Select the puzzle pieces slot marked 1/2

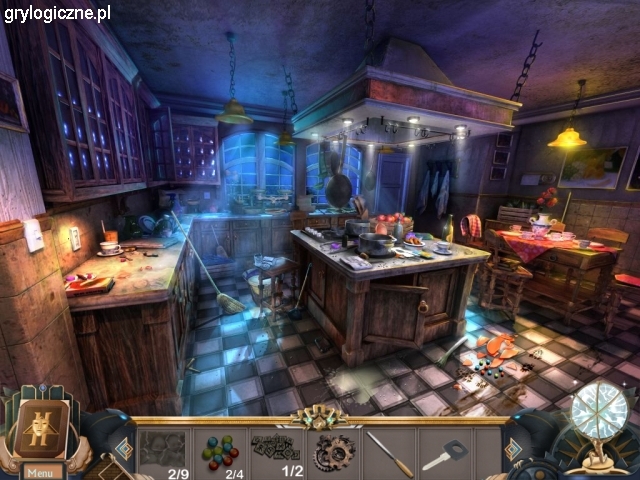tap(276, 452)
